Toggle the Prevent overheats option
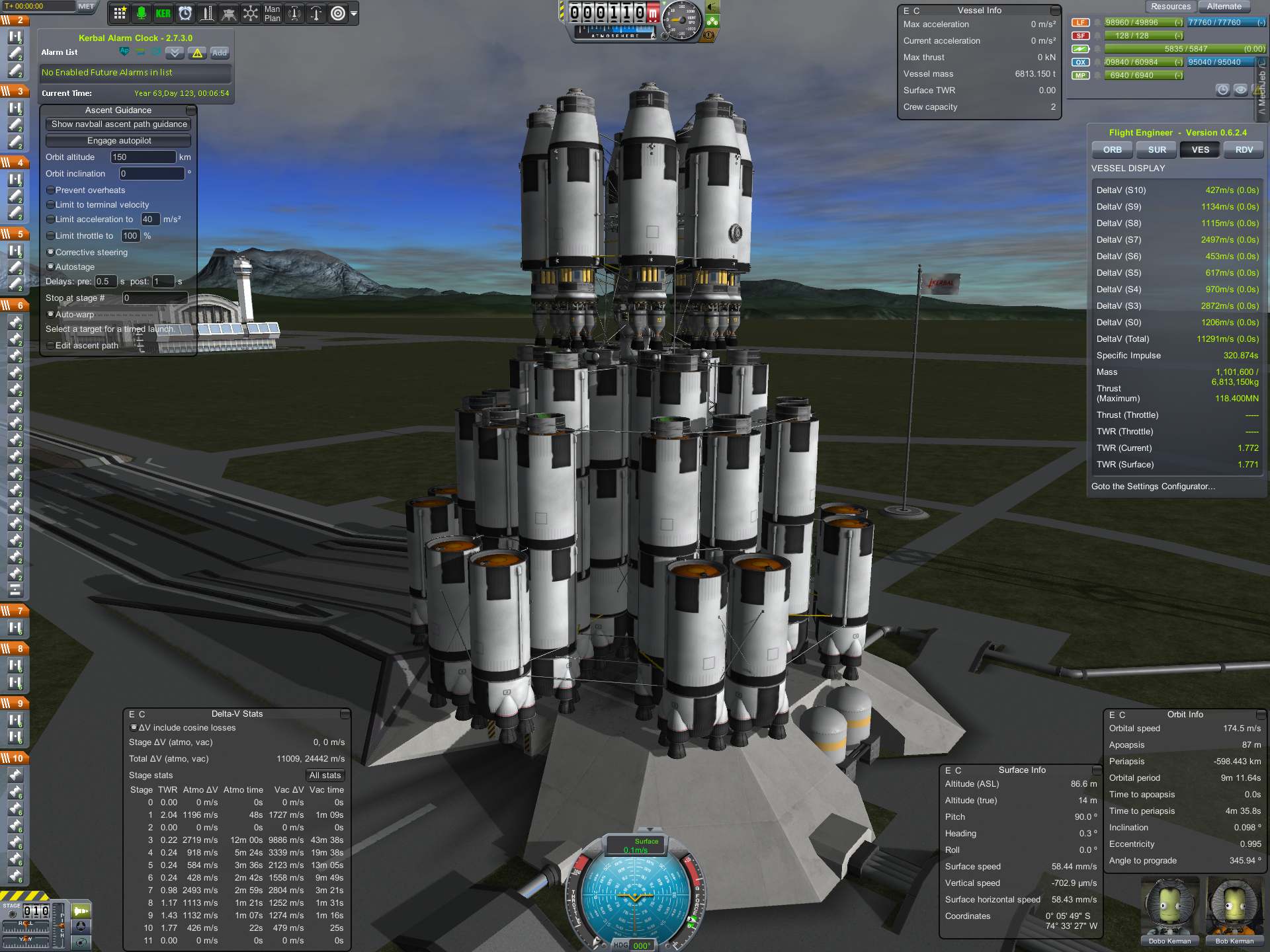 point(51,190)
